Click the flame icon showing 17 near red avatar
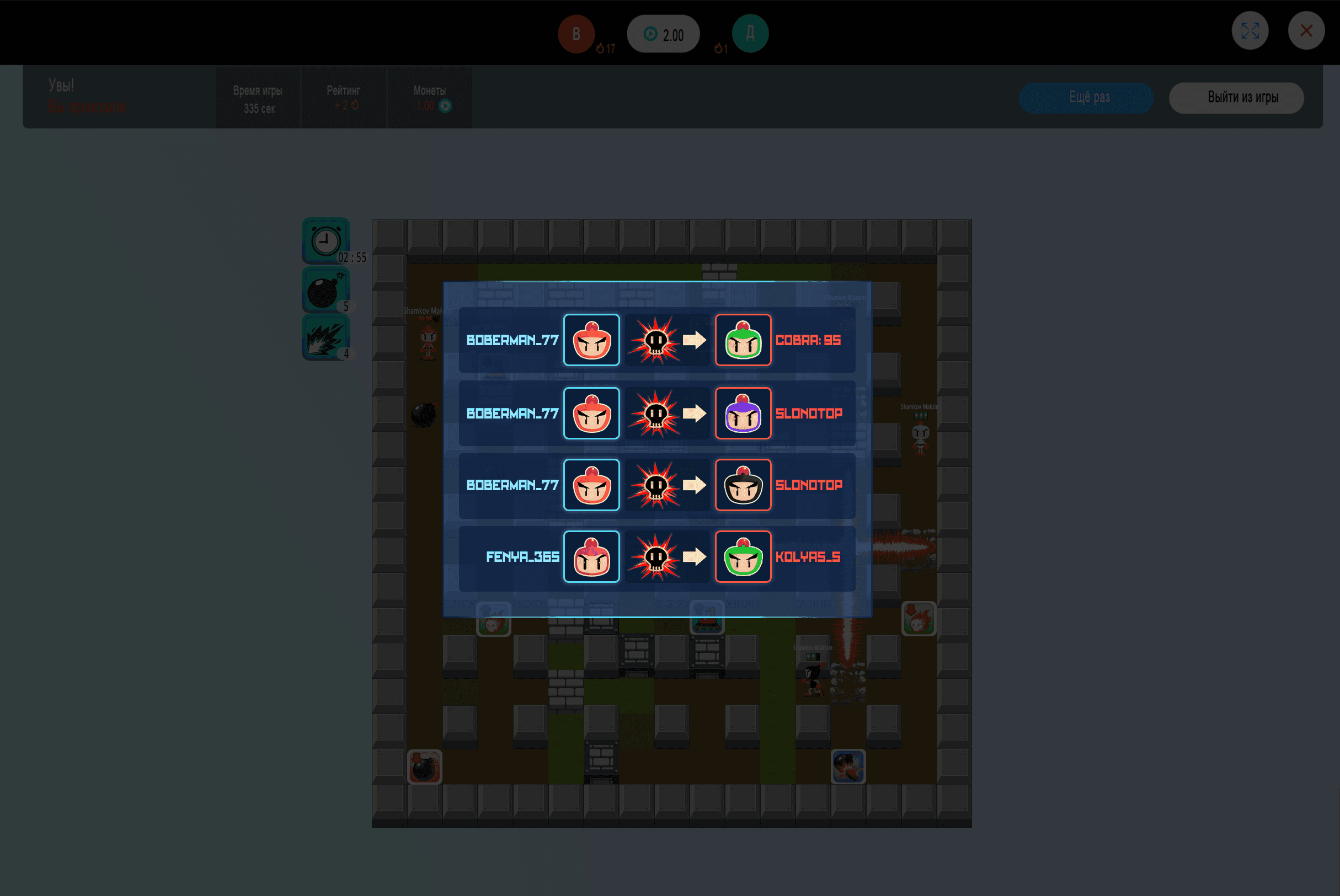Screen dimensions: 1340x896 [601, 49]
